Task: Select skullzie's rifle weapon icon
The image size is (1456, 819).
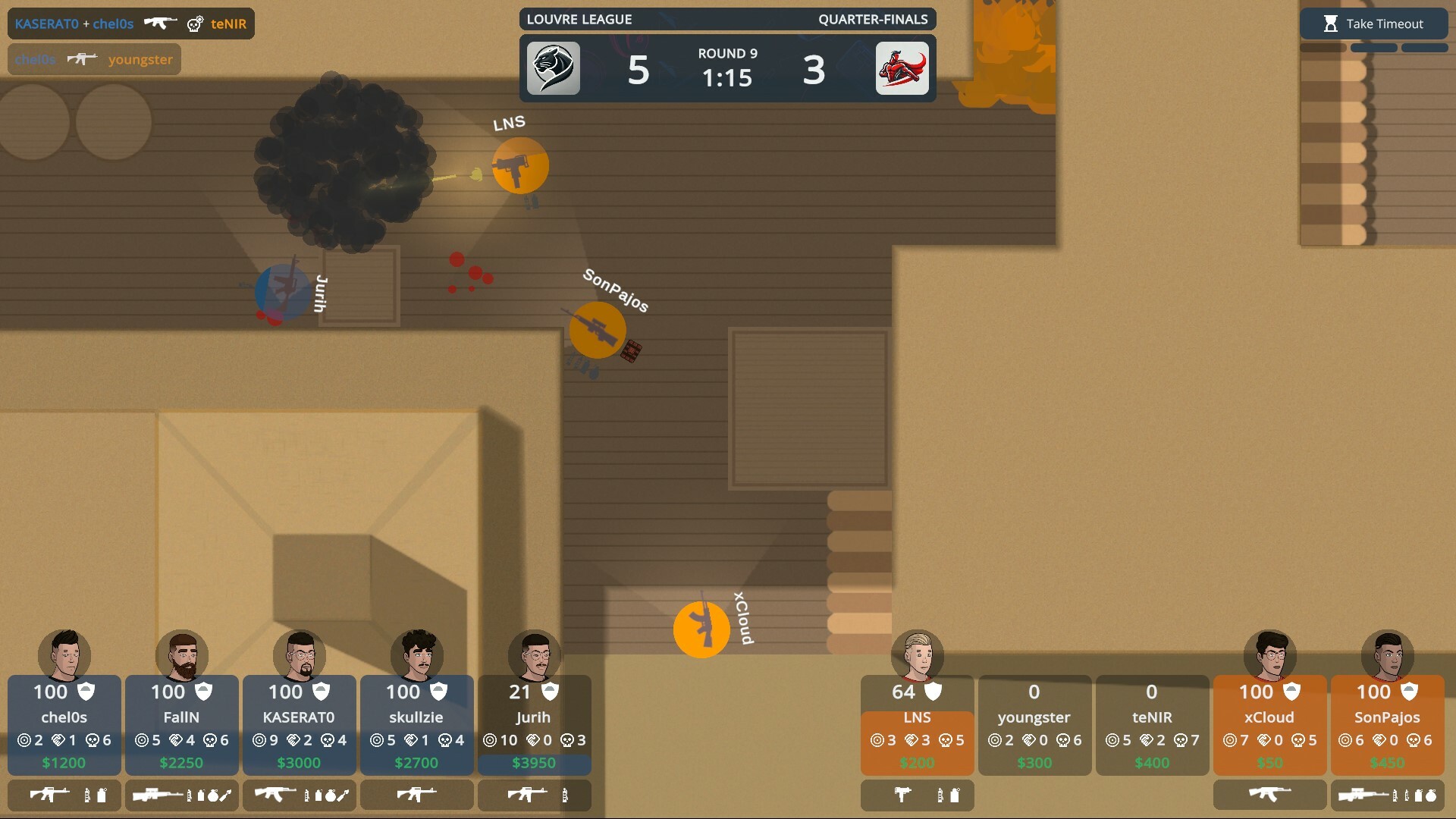Action: pyautogui.click(x=416, y=795)
